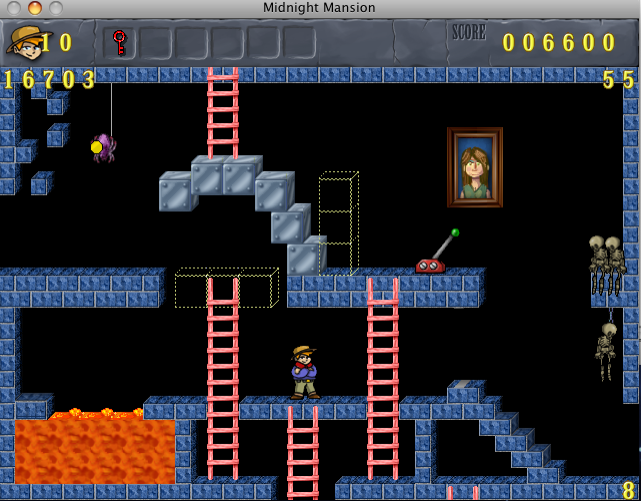Minimize the Midnight Mansion window
The width and height of the screenshot is (641, 501).
pyautogui.click(x=34, y=8)
